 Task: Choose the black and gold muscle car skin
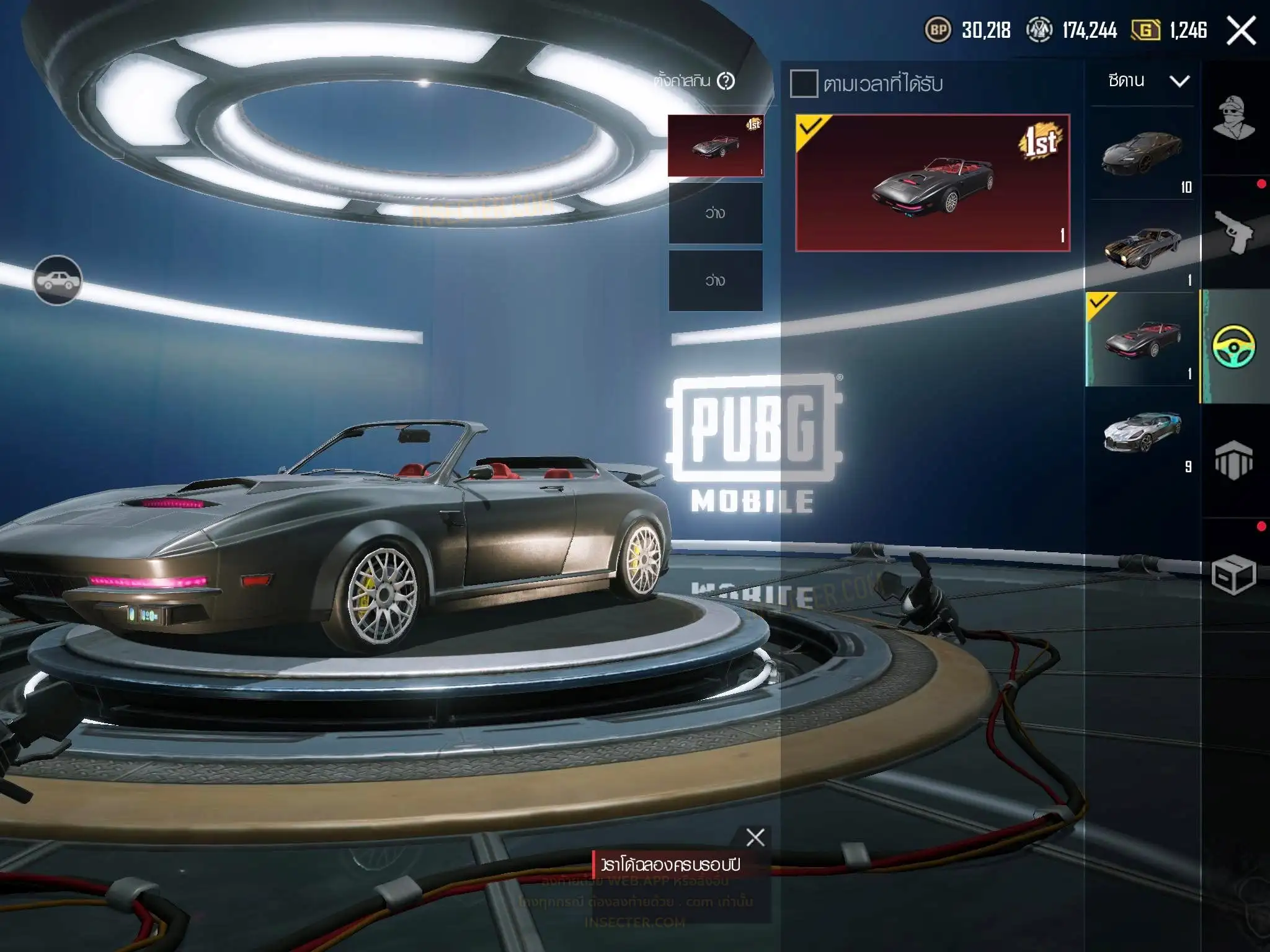tap(1142, 246)
